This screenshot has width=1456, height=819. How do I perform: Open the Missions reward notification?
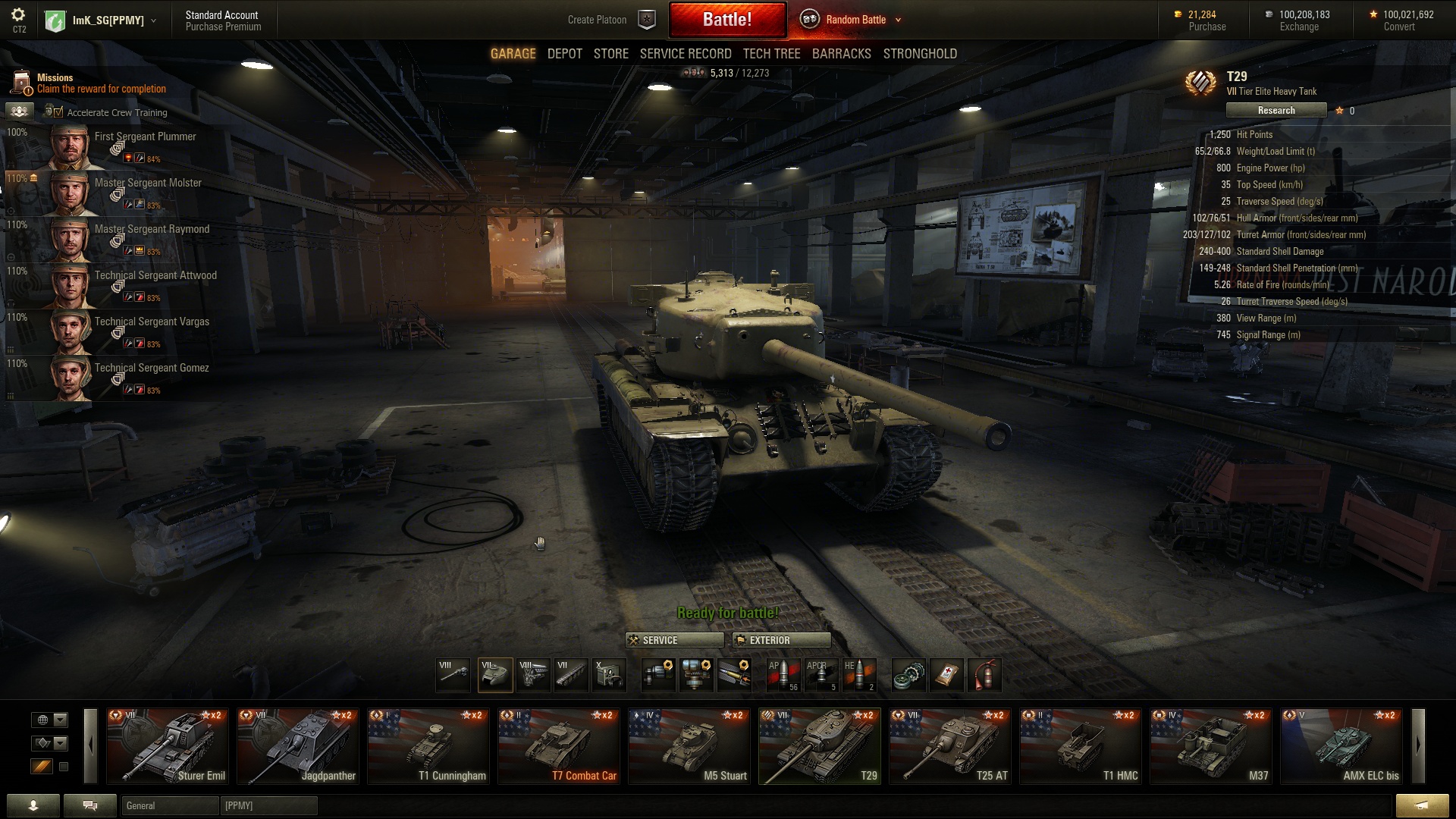91,83
